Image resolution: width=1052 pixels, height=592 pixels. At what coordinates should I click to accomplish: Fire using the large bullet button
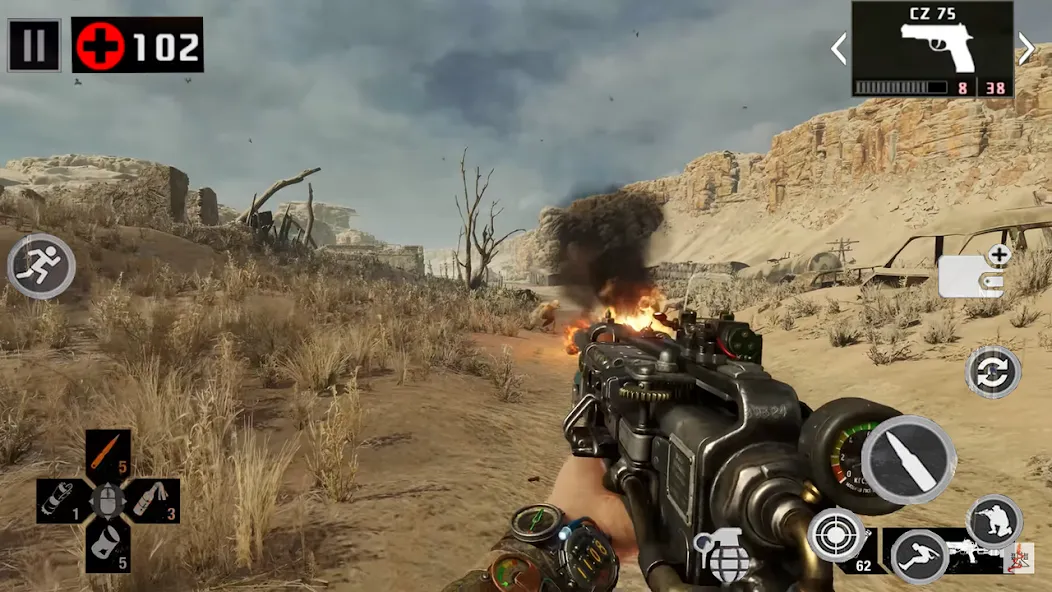click(908, 460)
